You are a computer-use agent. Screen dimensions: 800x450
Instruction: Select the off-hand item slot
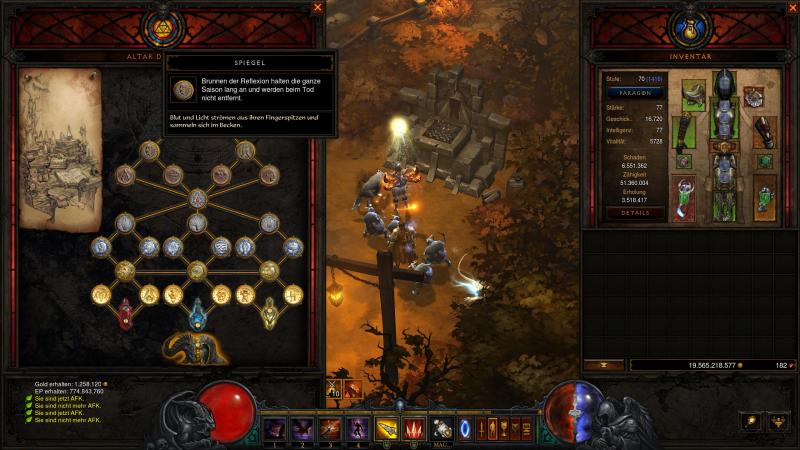click(765, 197)
